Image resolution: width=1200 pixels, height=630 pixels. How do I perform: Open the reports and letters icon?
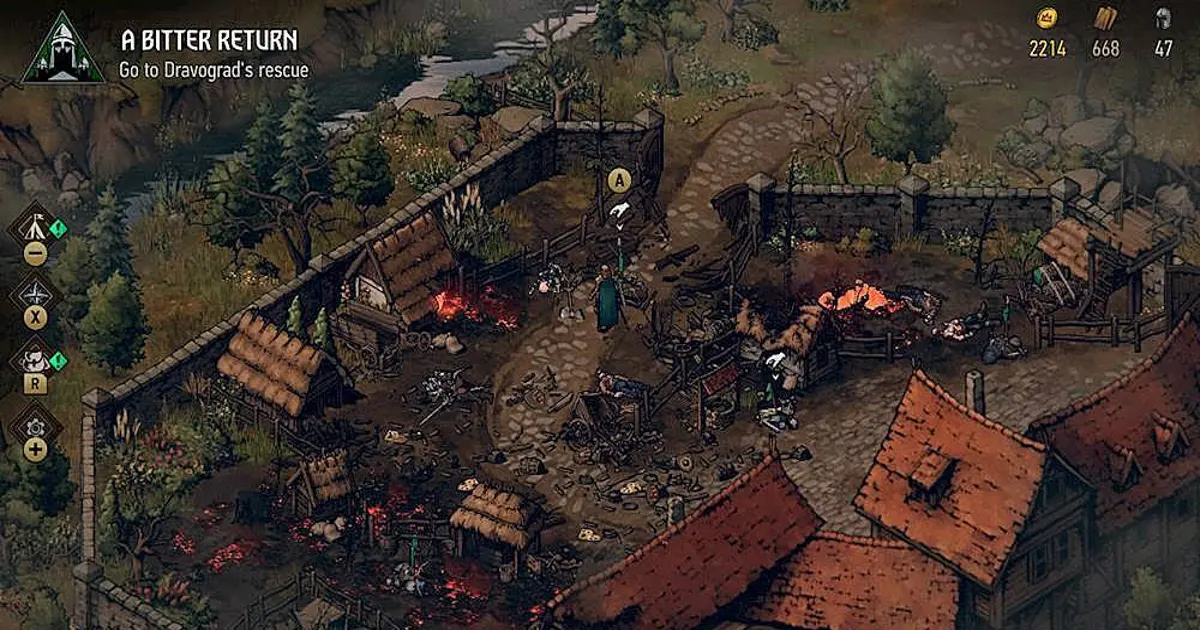tap(35, 359)
